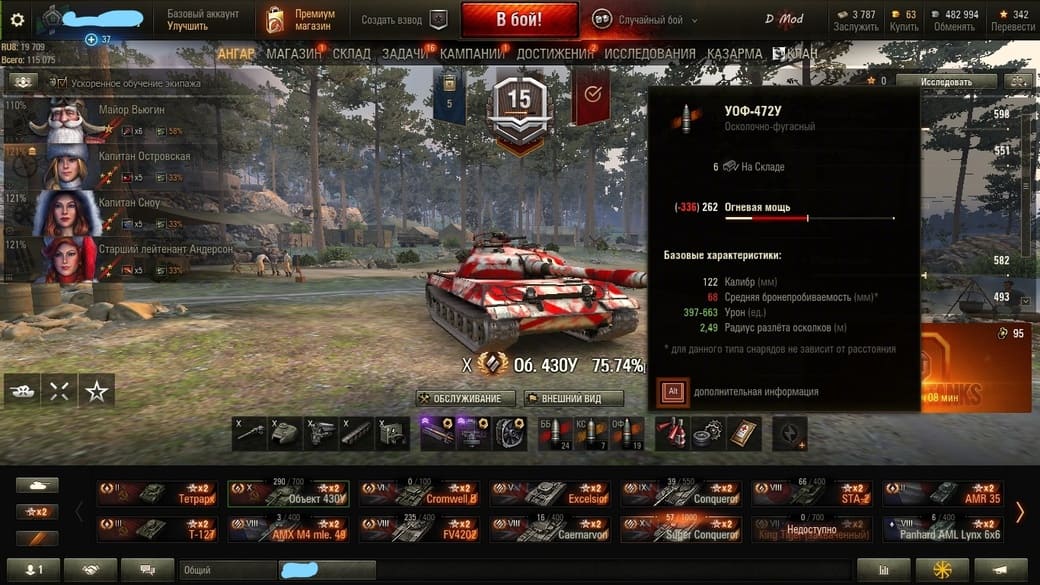Choose the Super Conqueror tank
Image resolution: width=1040 pixels, height=585 pixels.
[679, 529]
